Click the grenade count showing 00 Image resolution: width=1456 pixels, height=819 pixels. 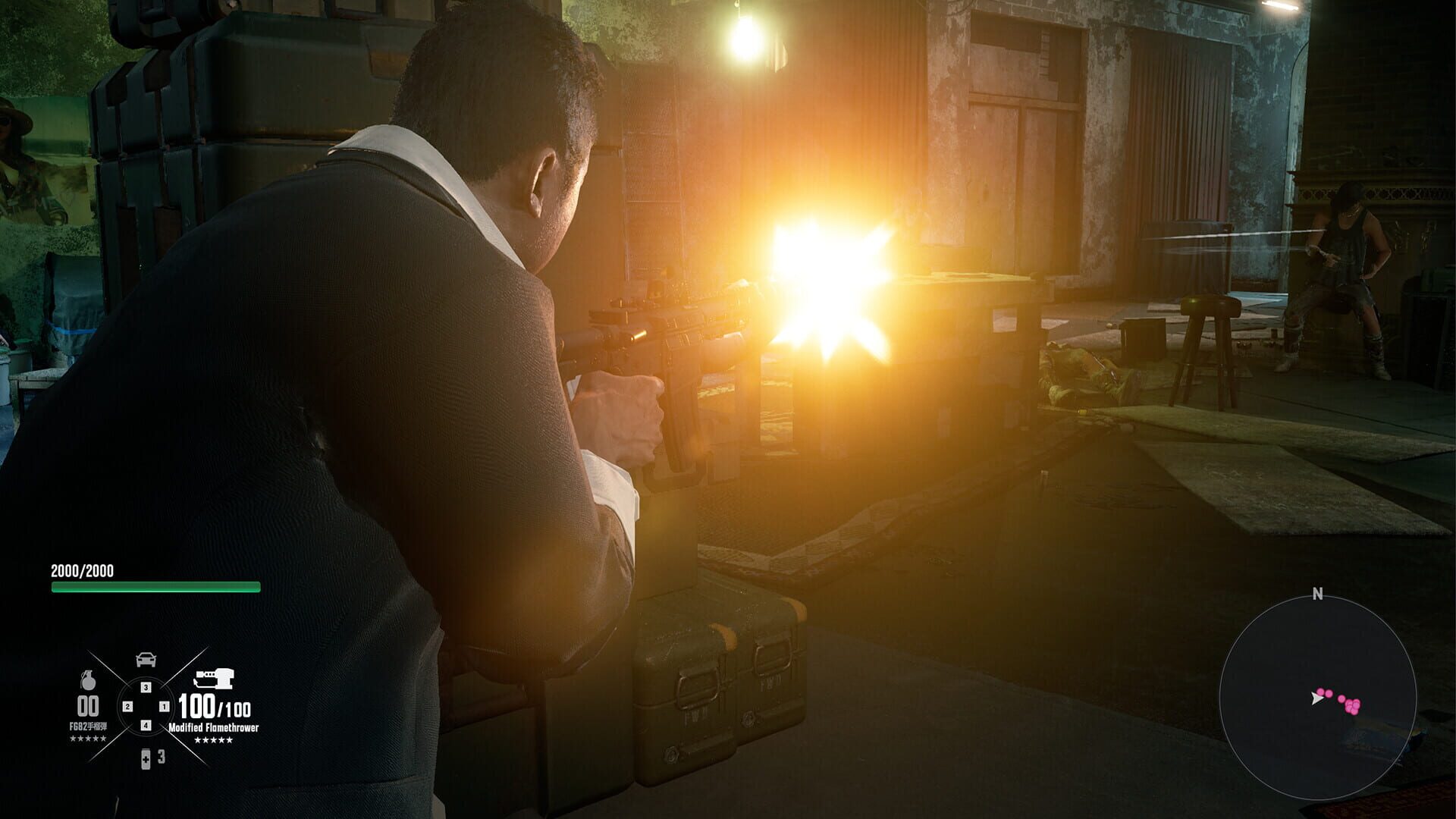pos(87,704)
